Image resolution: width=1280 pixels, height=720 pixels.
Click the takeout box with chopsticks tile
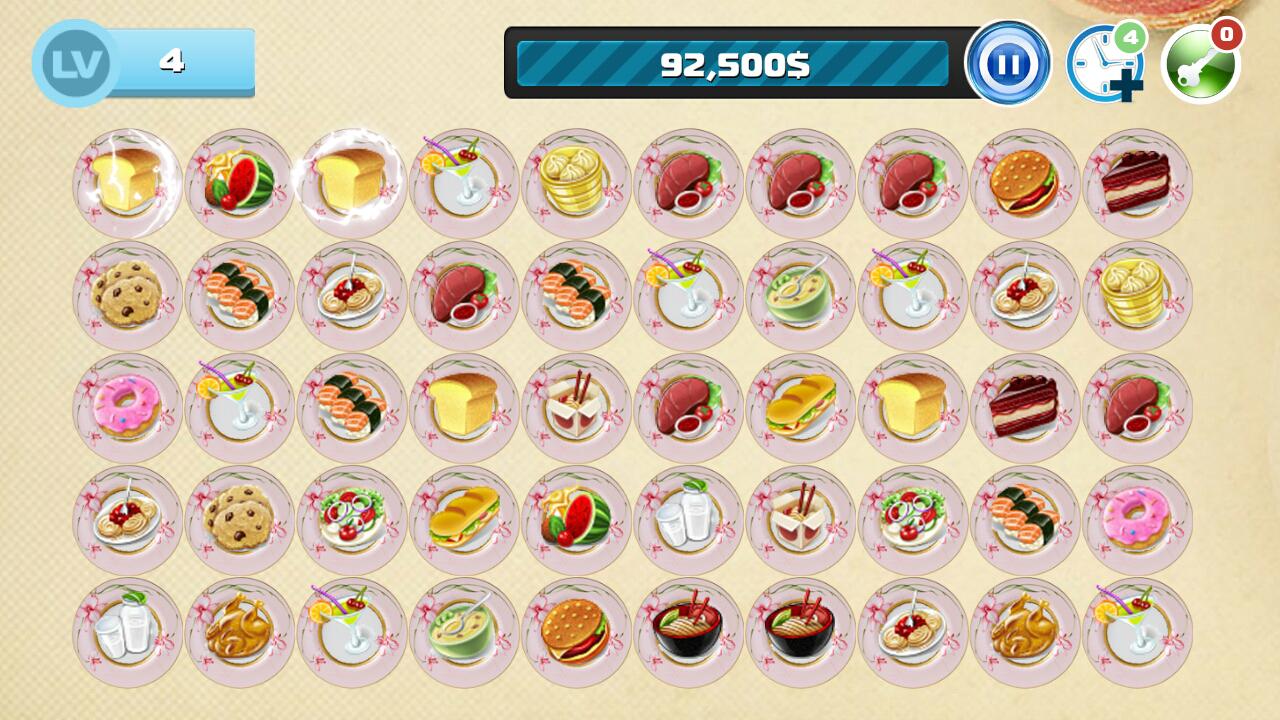click(x=575, y=407)
